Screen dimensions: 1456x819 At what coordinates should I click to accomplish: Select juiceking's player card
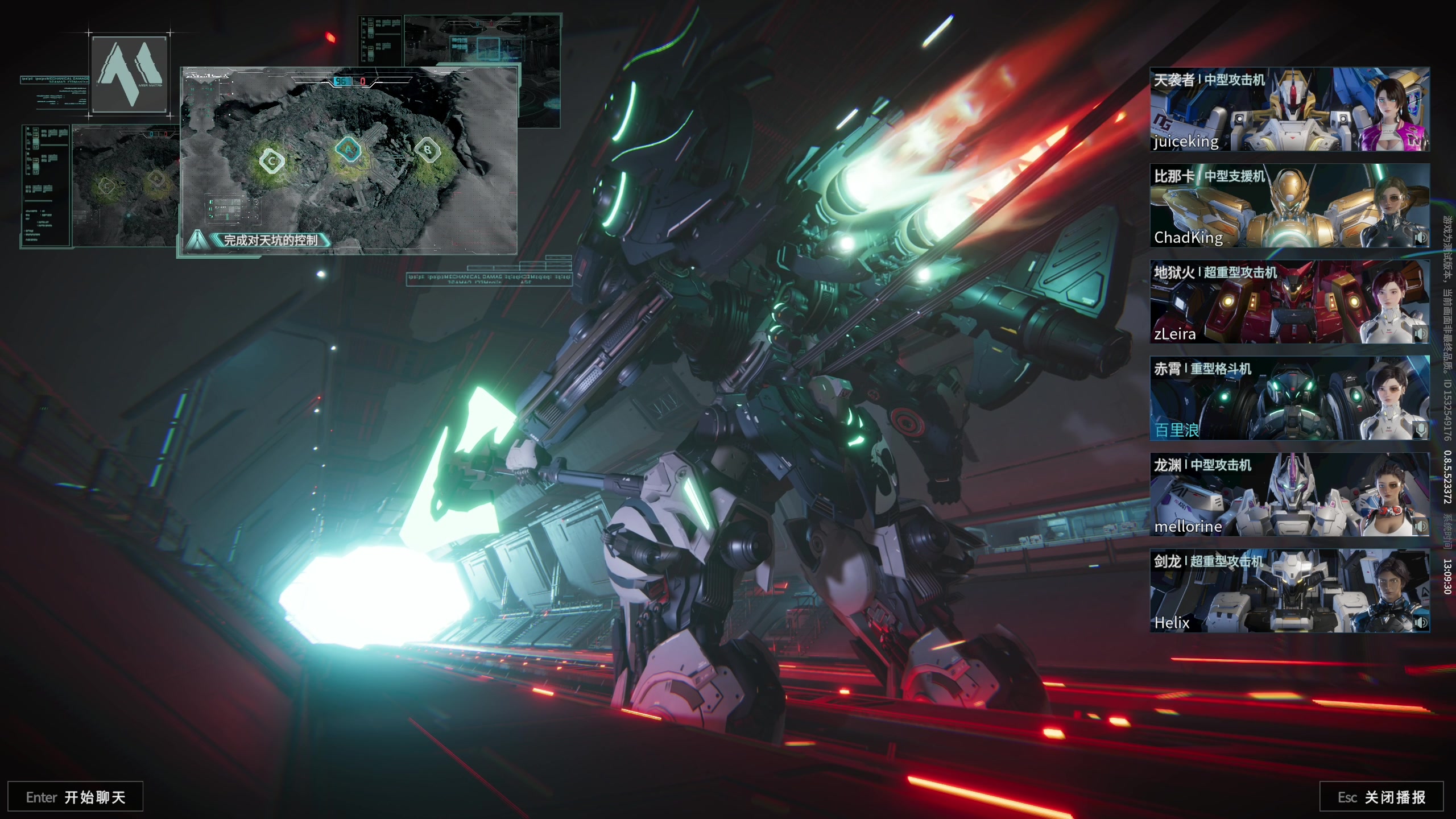click(1289, 109)
